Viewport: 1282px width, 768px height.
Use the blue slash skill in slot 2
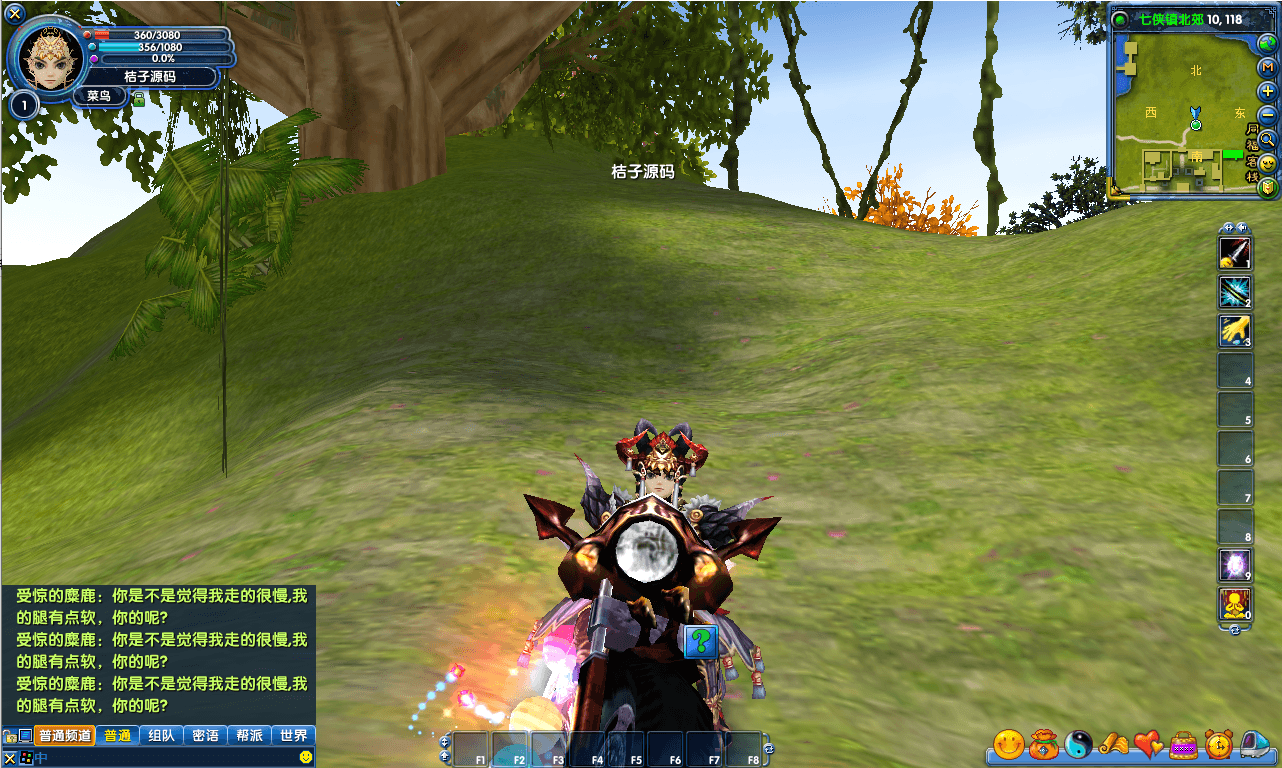tap(1234, 292)
